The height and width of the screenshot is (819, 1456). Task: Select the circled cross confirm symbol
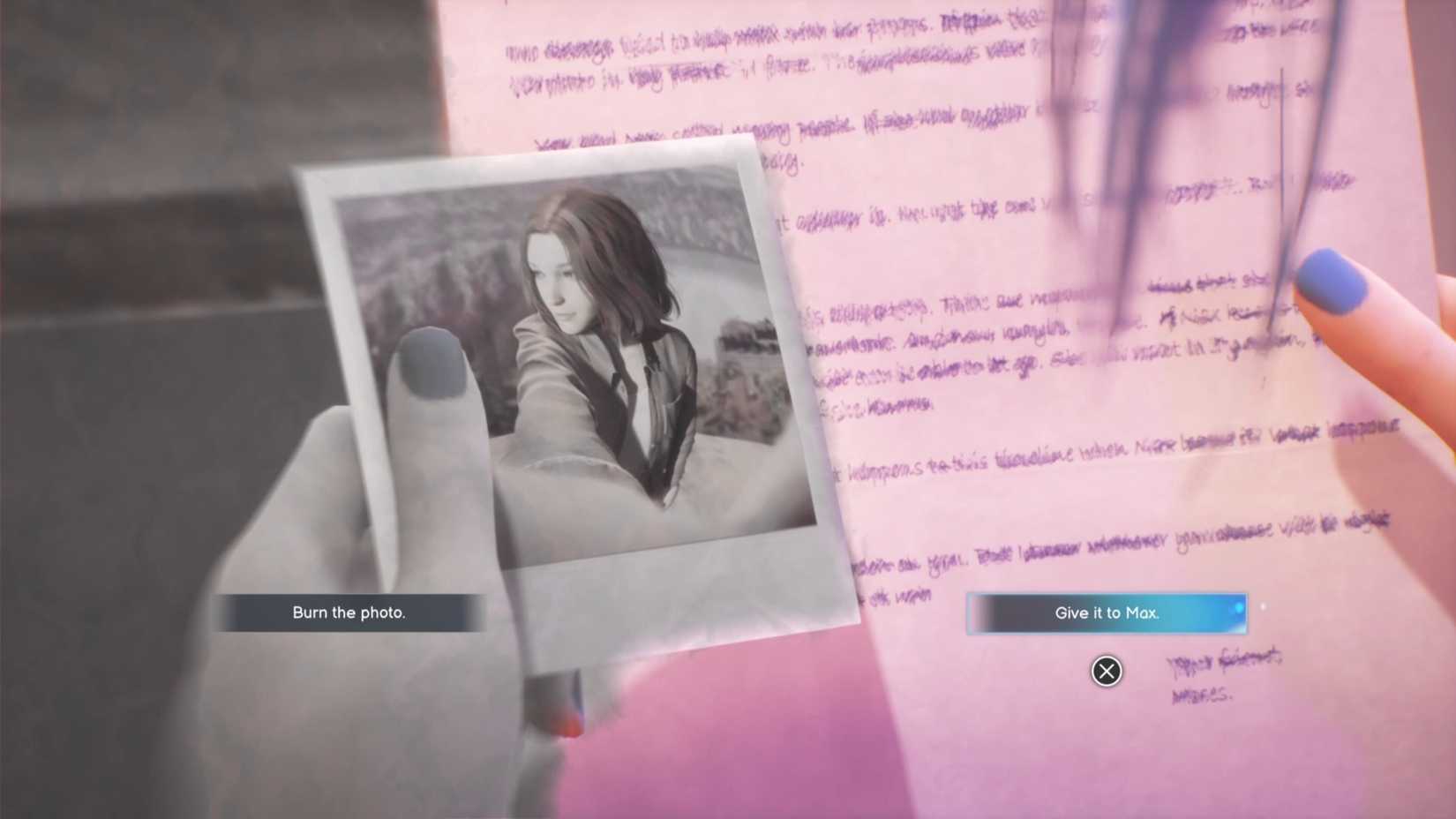click(1107, 671)
